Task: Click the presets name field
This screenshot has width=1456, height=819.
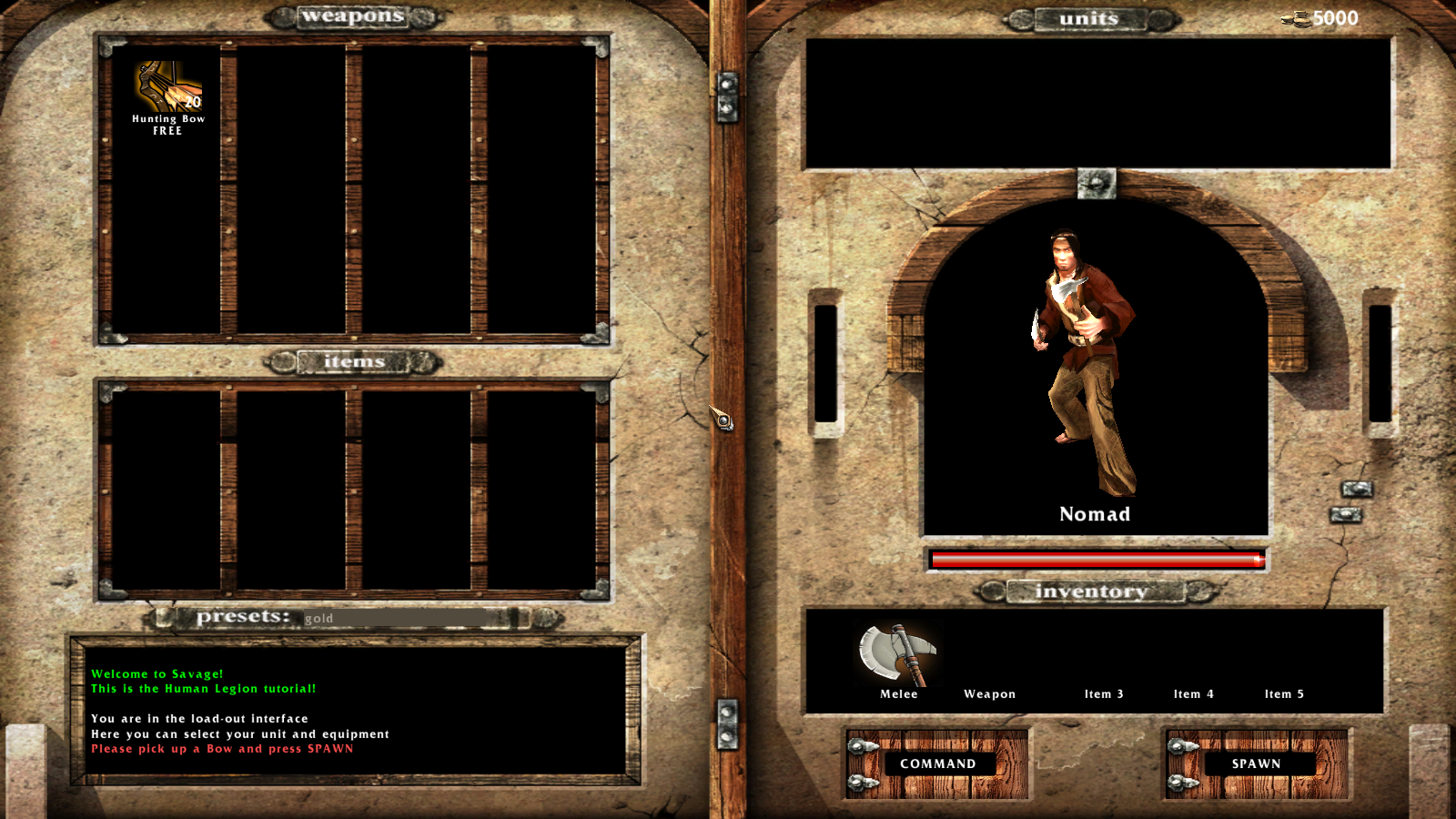Action: pyautogui.click(x=400, y=618)
